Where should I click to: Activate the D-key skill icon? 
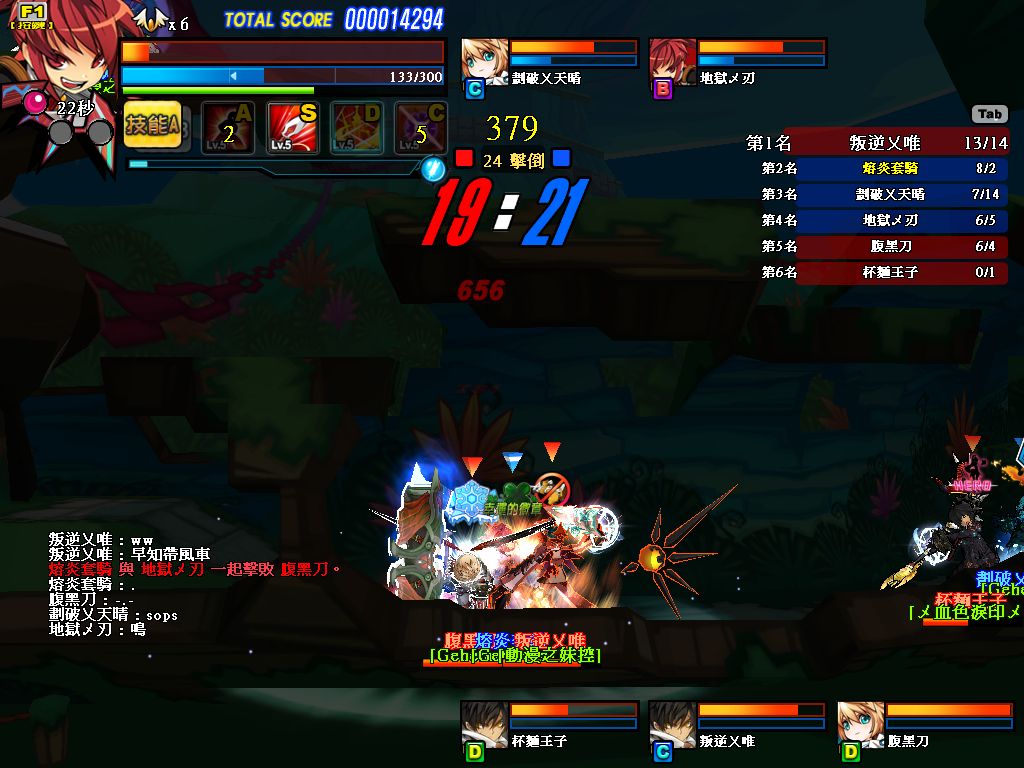(357, 128)
